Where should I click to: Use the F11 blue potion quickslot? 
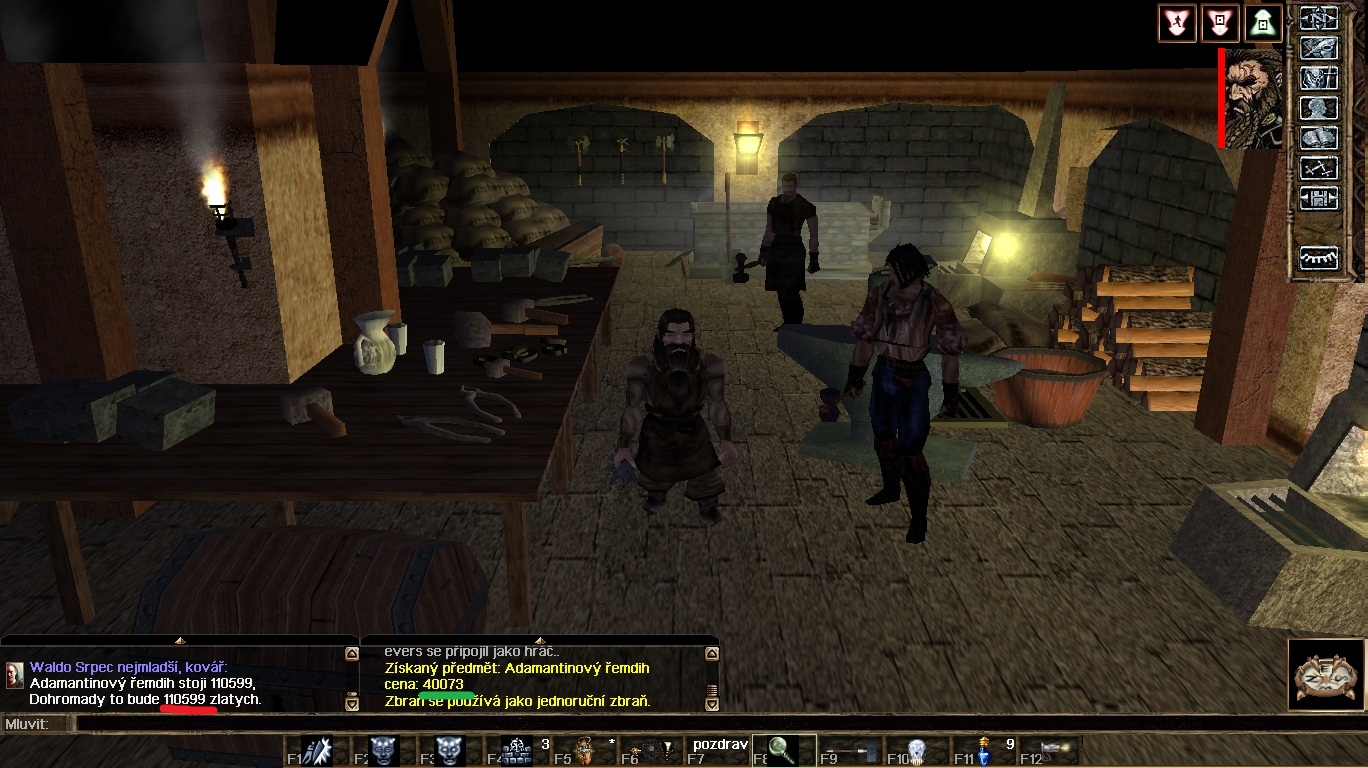click(x=982, y=750)
